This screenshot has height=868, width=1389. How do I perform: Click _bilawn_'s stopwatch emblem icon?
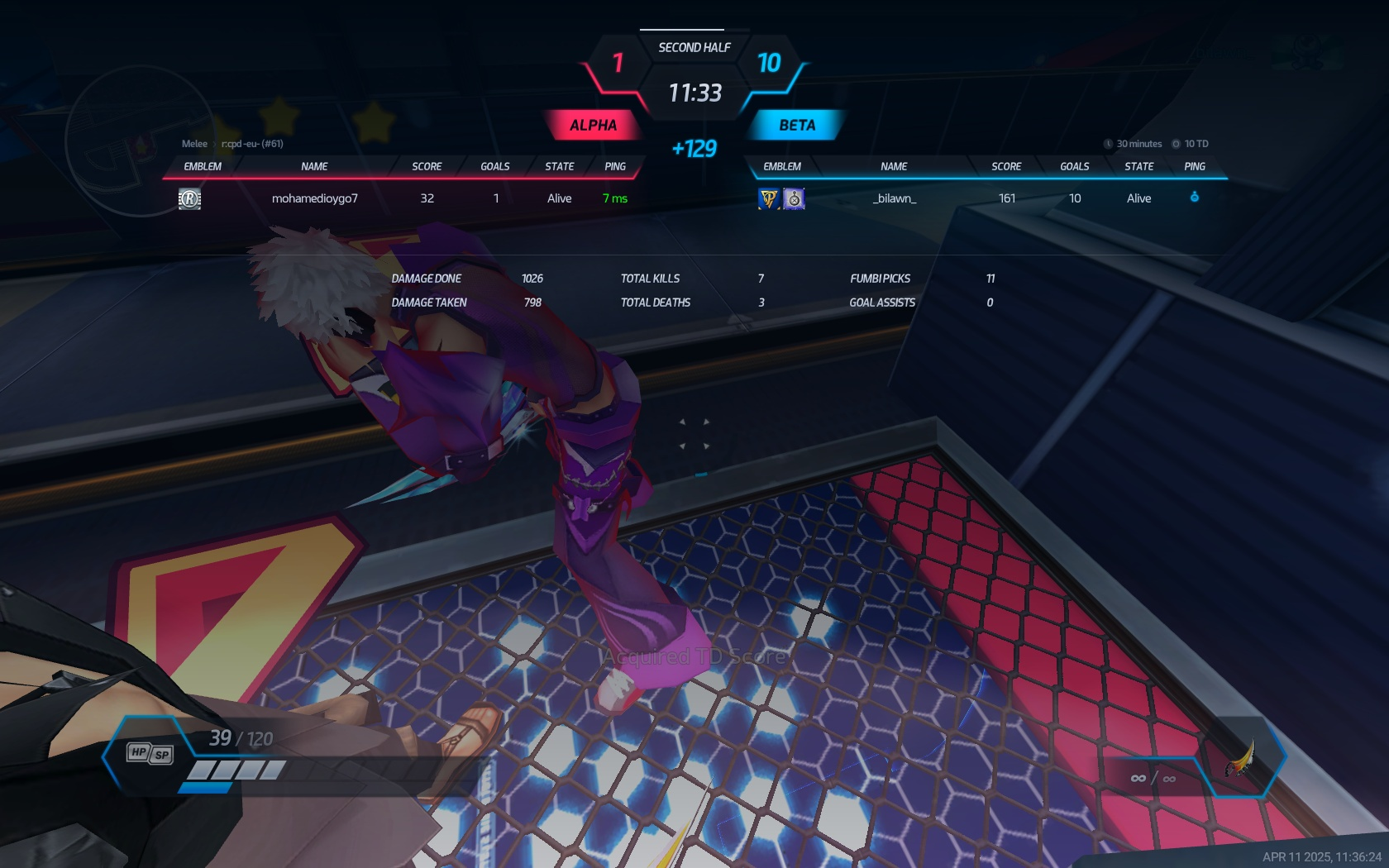click(x=794, y=198)
